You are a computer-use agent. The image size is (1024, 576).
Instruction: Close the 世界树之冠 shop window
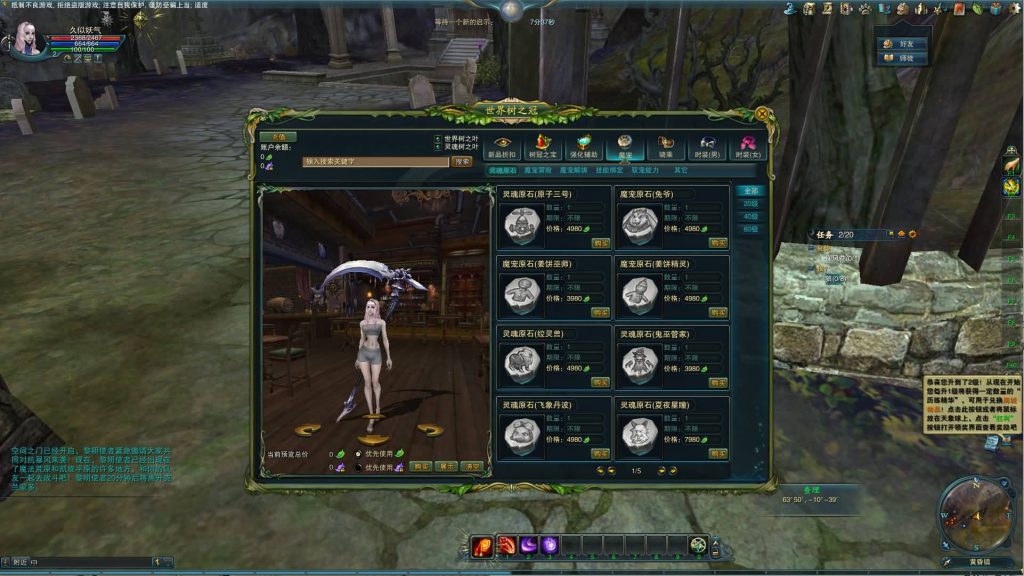(x=762, y=114)
